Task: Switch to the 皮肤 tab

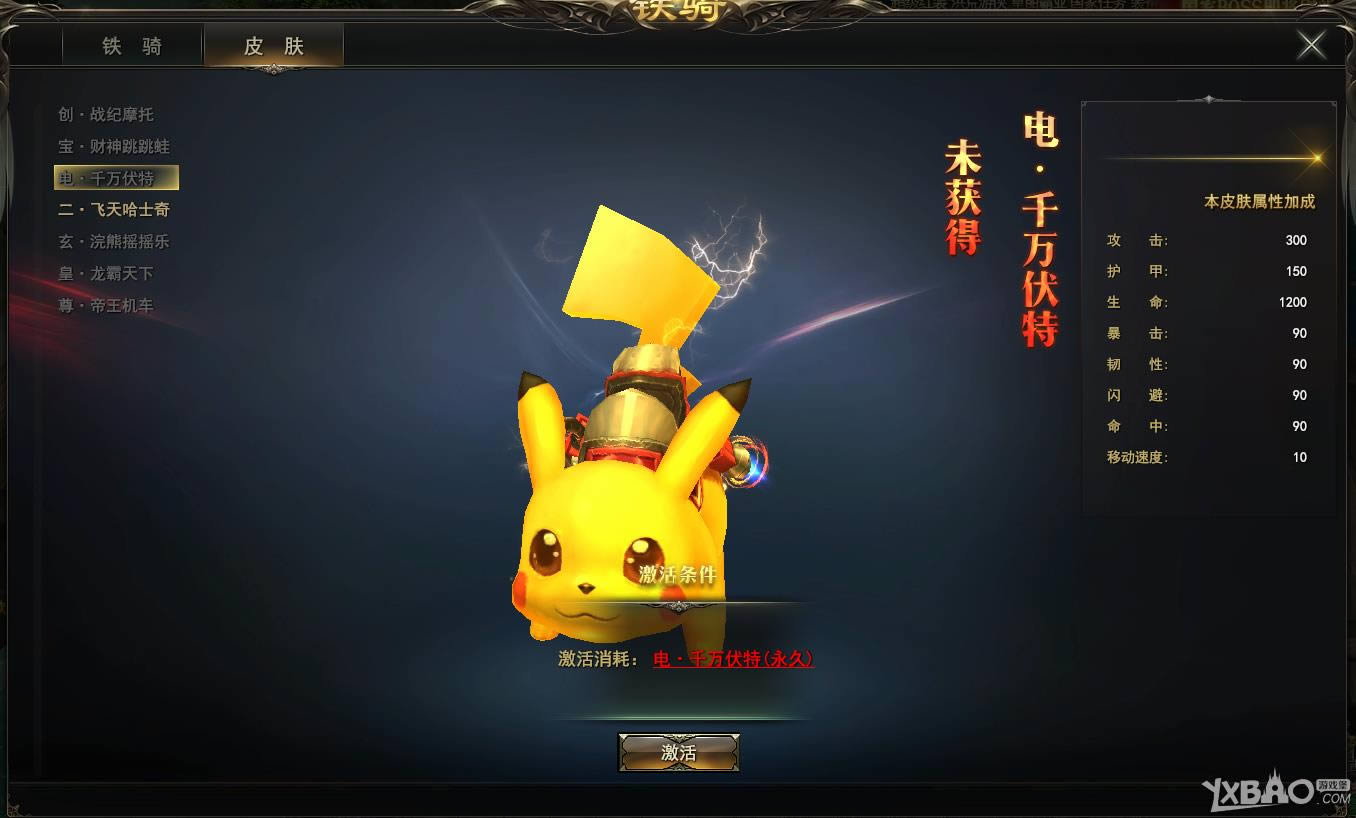Action: [273, 45]
